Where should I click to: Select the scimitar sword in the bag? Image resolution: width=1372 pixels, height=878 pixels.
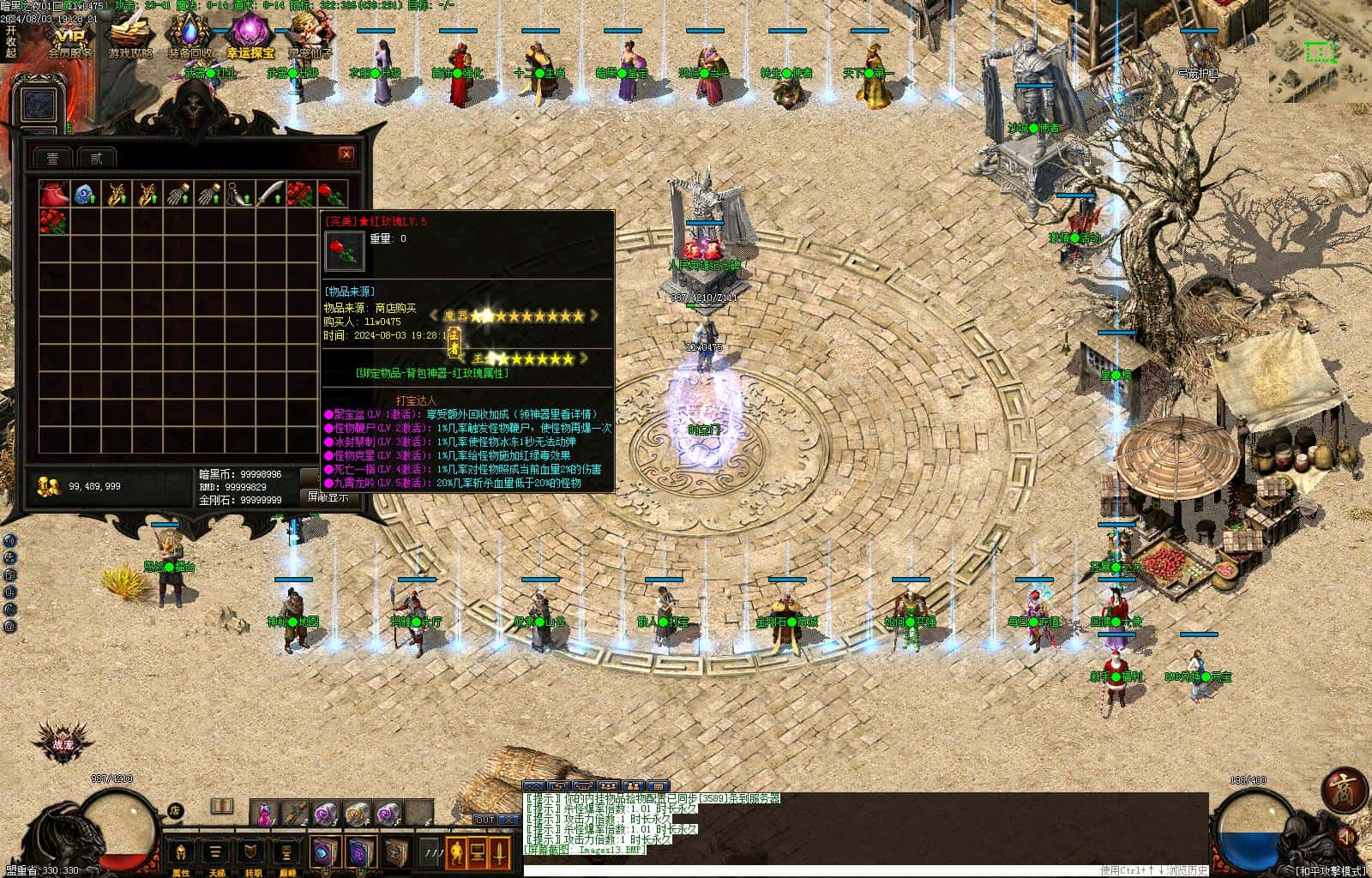(x=270, y=194)
